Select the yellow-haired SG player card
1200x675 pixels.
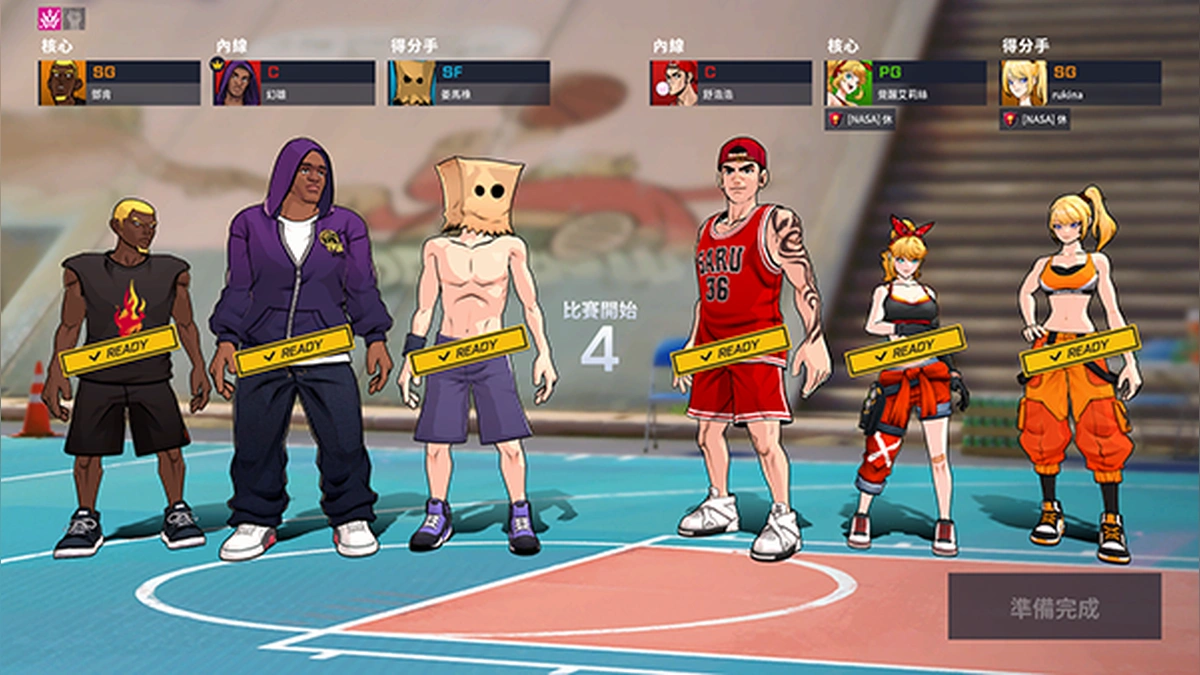(x=120, y=83)
